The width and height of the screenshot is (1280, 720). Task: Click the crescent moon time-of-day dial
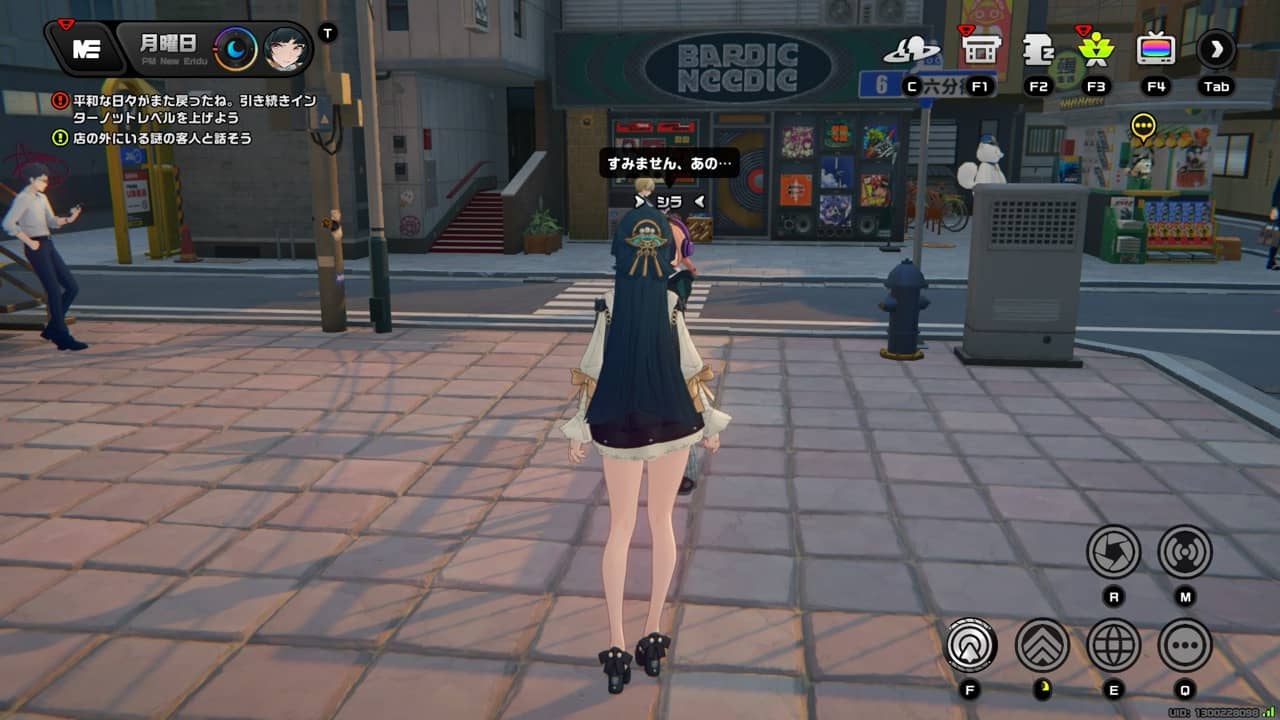coord(236,49)
